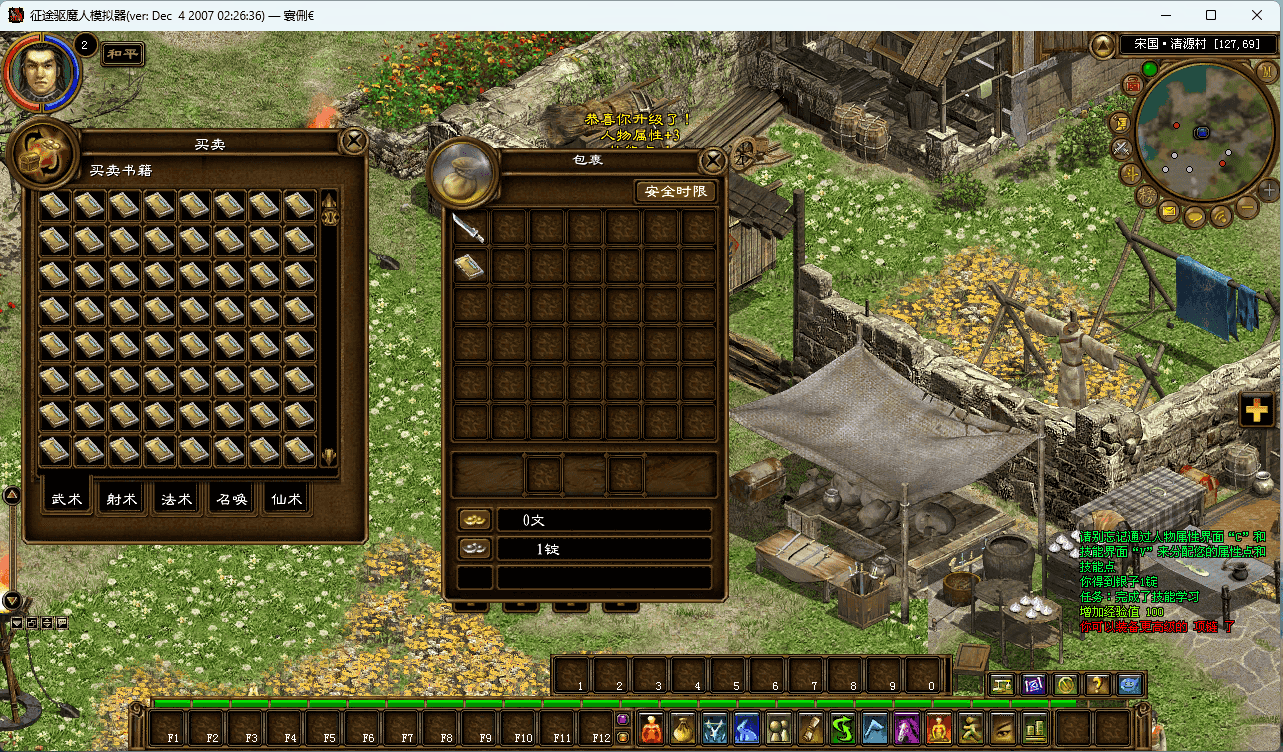
Task: Switch to the 武术 book tab
Action: [x=67, y=500]
